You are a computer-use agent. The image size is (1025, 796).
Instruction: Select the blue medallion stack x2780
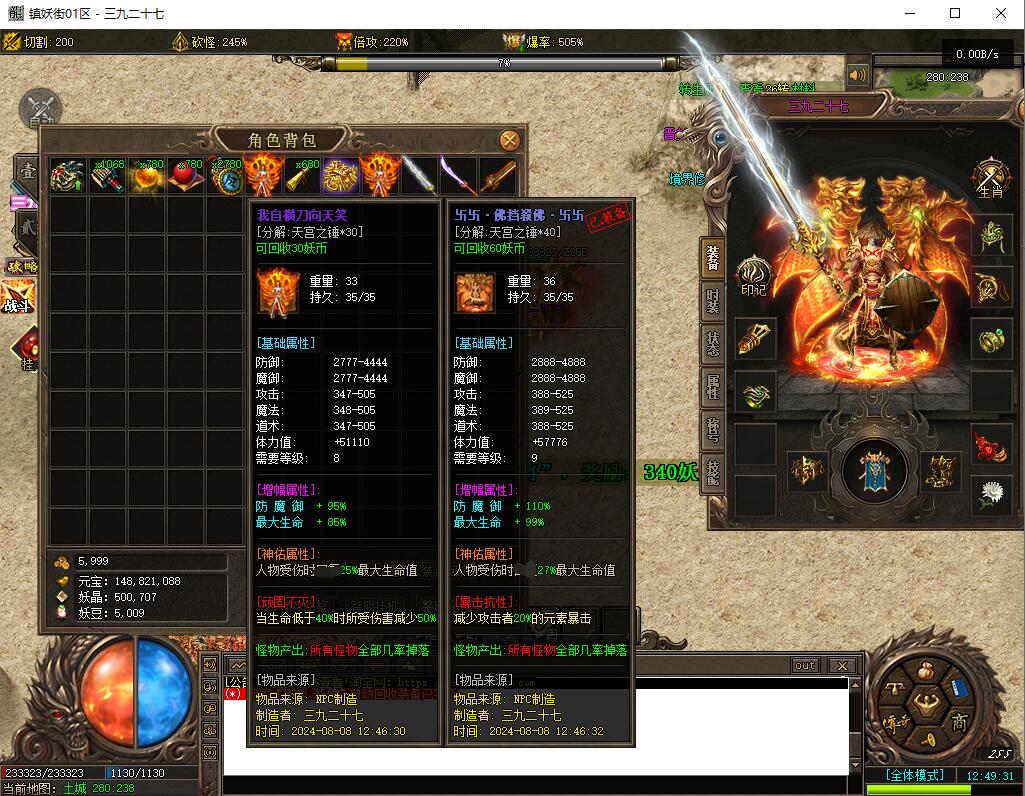(x=225, y=176)
